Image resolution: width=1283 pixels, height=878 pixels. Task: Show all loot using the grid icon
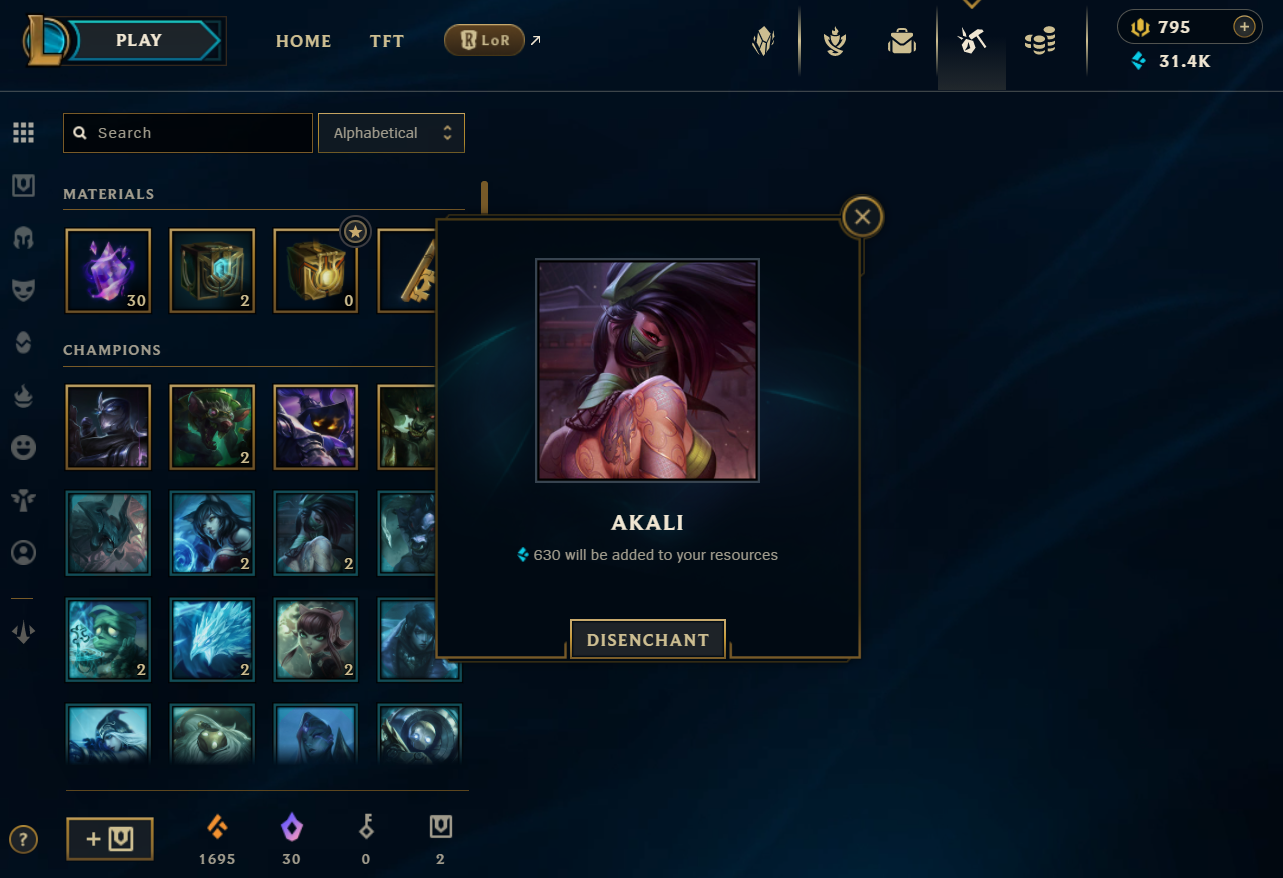(x=23, y=132)
